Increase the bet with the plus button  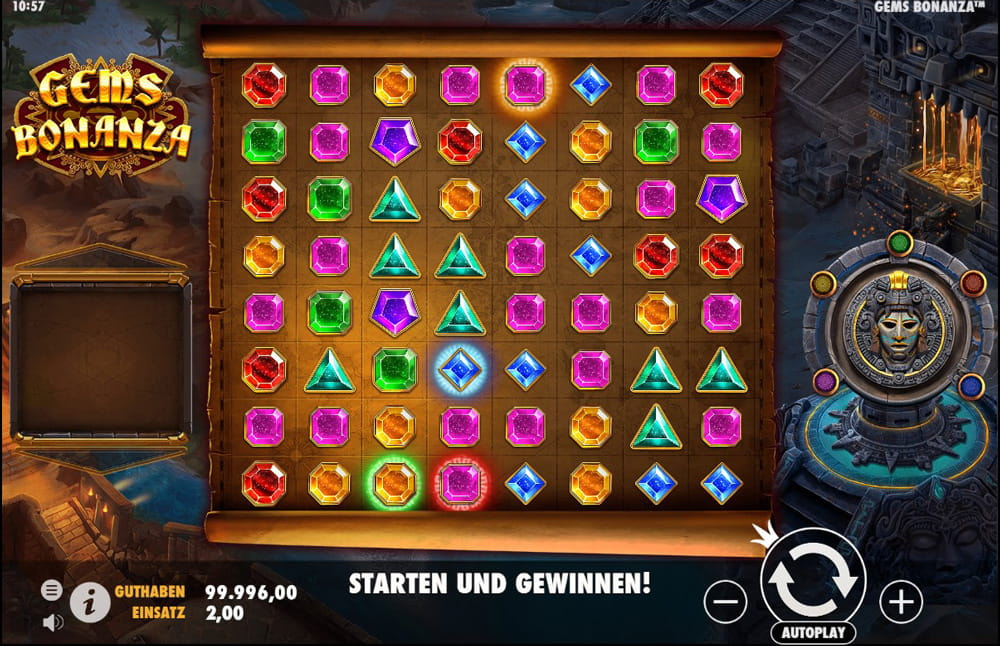[x=900, y=601]
